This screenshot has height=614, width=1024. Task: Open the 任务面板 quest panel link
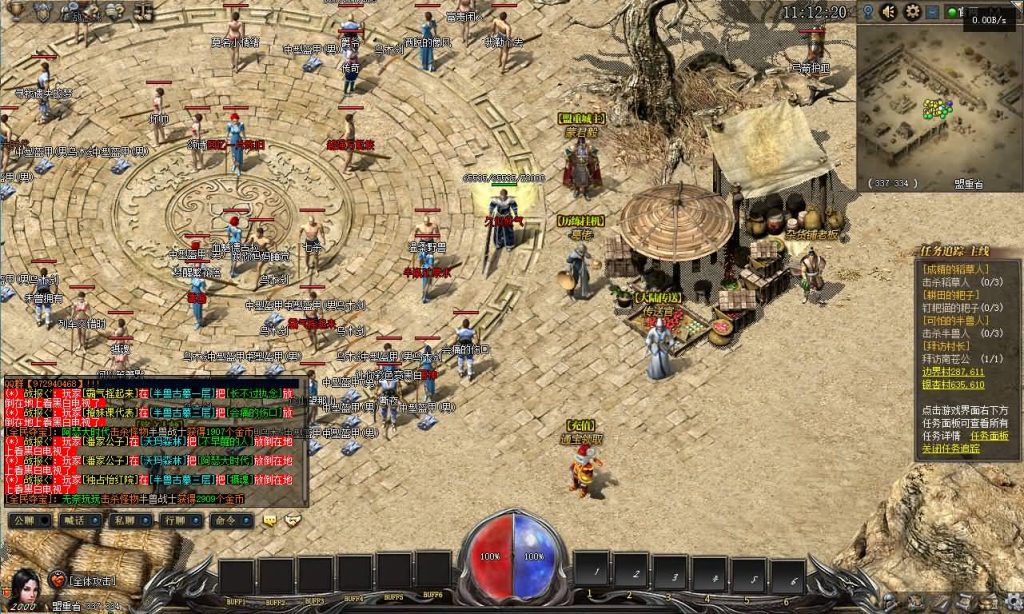989,436
